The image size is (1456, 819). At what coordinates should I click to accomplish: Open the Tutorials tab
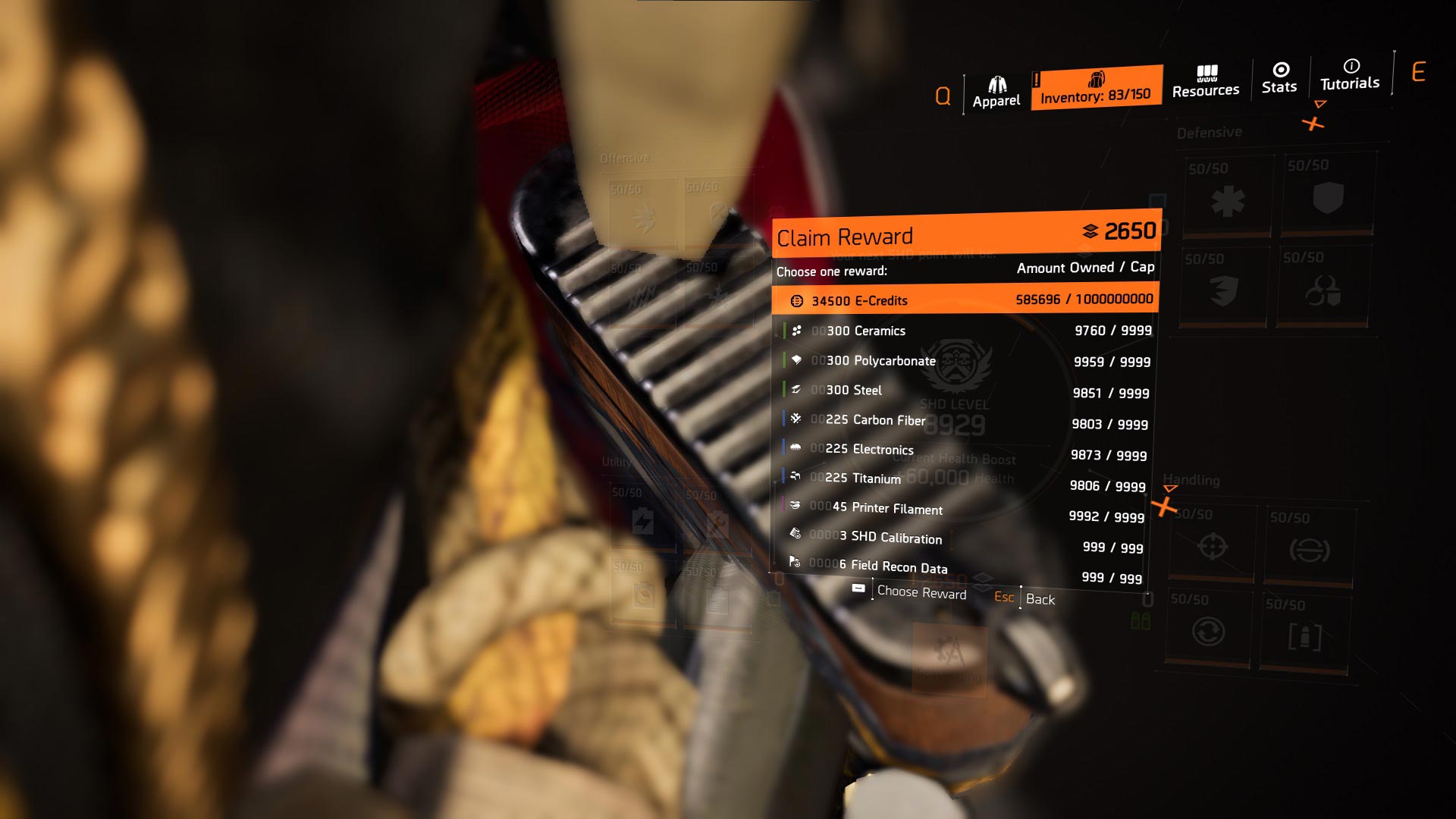point(1350,75)
